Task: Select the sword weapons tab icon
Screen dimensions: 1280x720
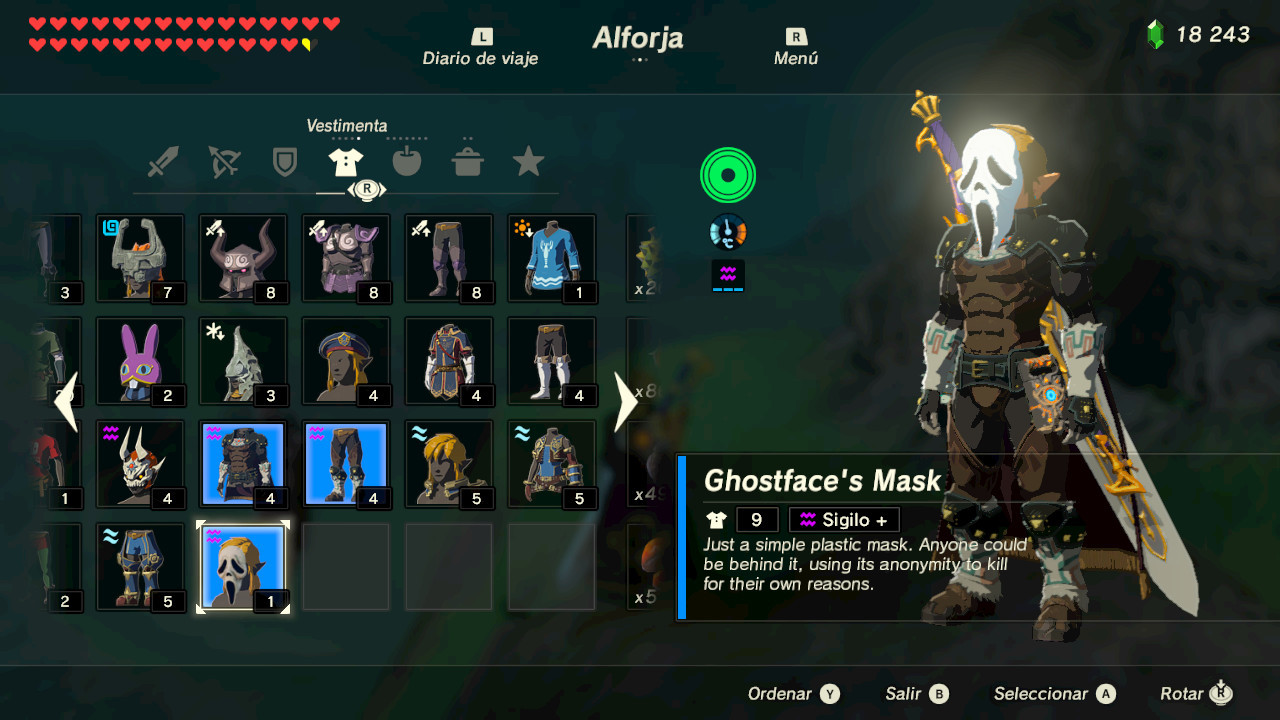Action: [x=163, y=160]
